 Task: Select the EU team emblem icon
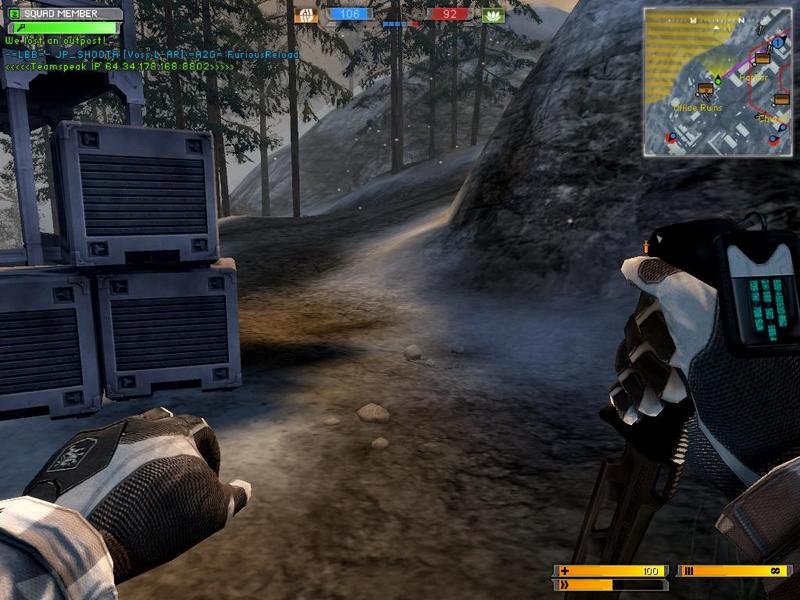point(306,15)
